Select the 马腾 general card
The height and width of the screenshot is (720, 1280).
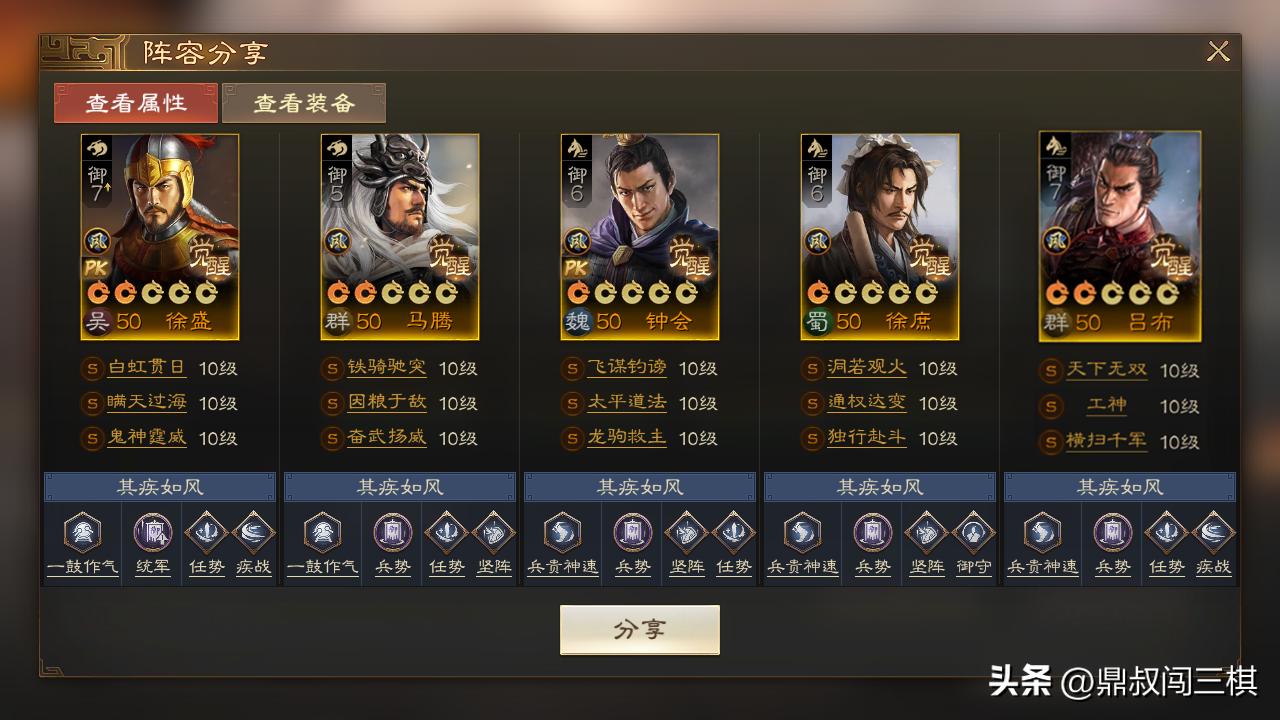(400, 237)
